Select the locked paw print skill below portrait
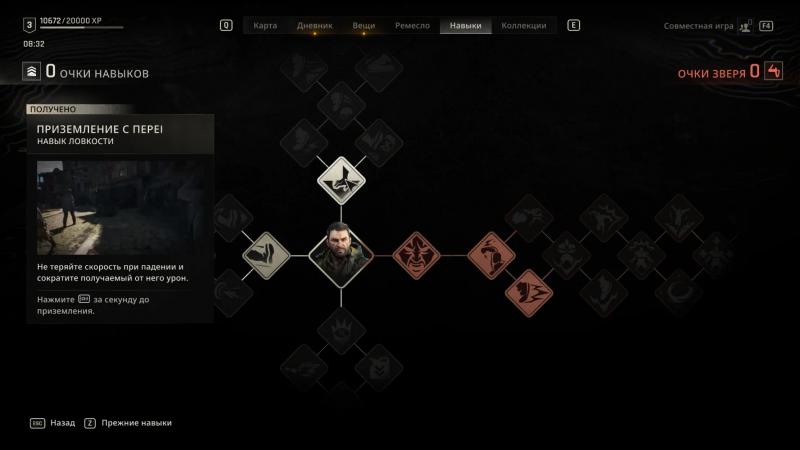800x450 pixels. [x=341, y=330]
